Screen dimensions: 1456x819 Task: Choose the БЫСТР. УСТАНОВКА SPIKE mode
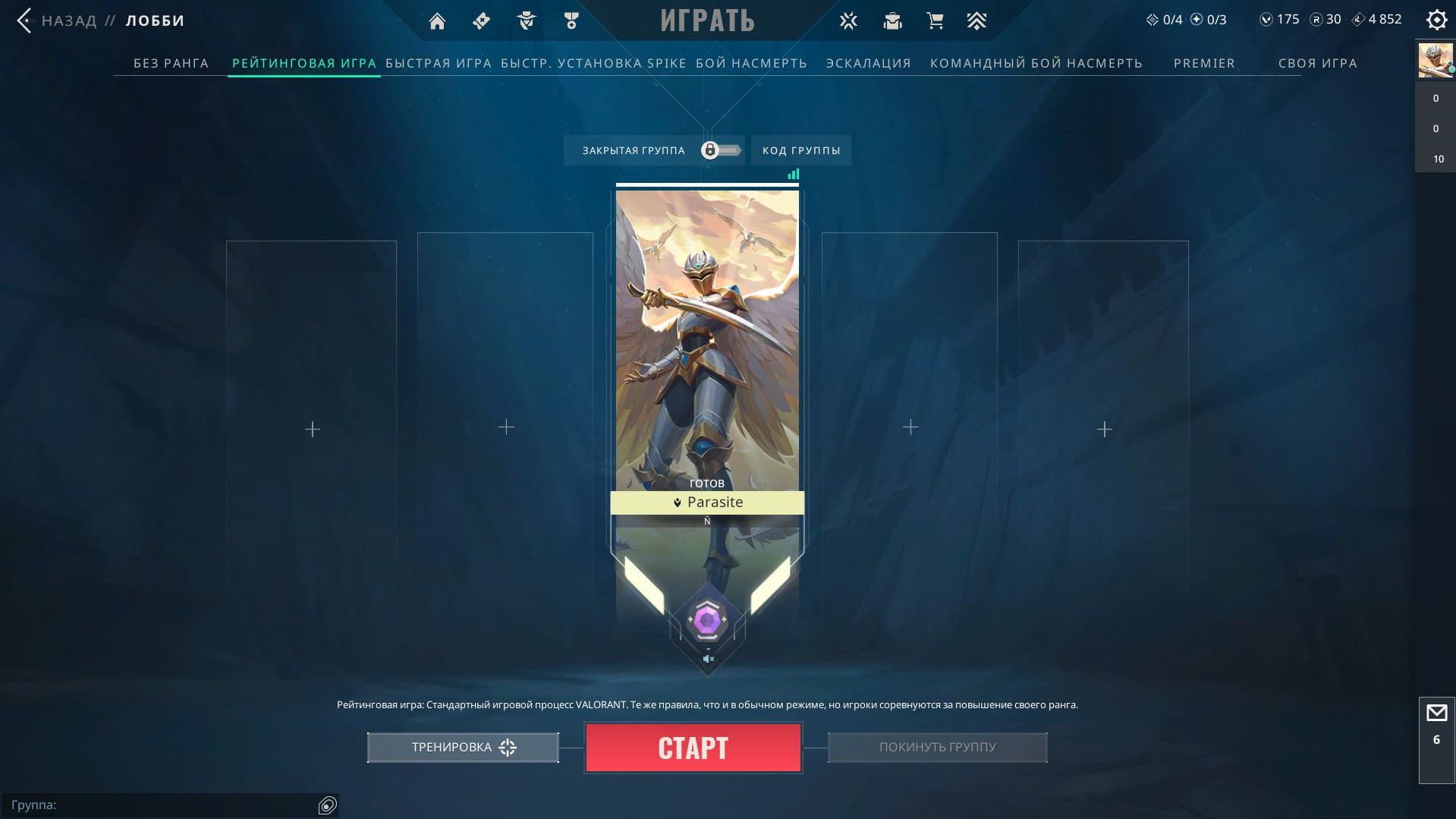(593, 63)
